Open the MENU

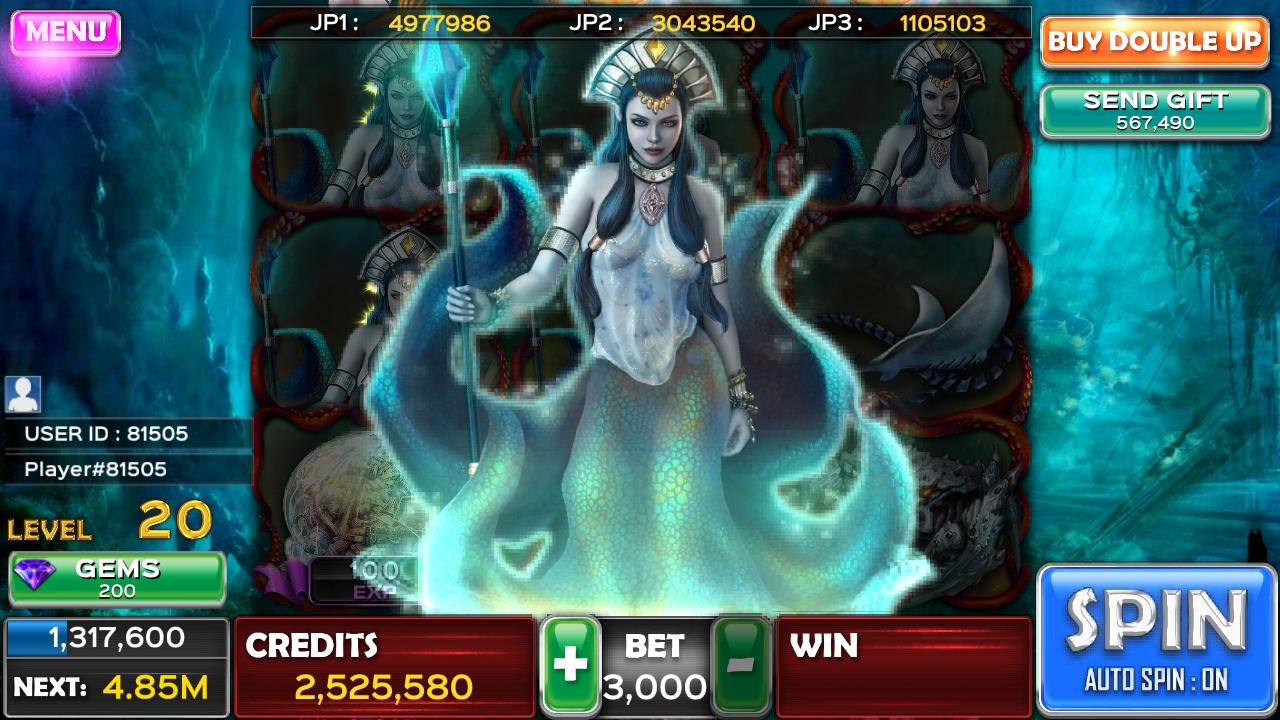tap(64, 30)
